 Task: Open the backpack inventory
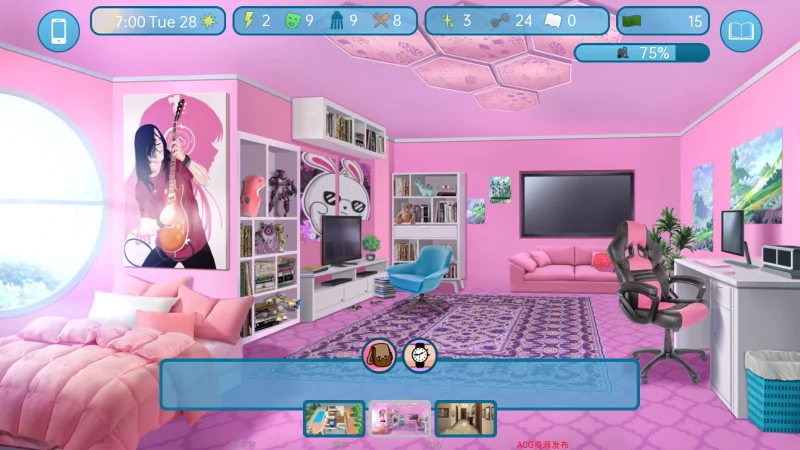(x=380, y=355)
